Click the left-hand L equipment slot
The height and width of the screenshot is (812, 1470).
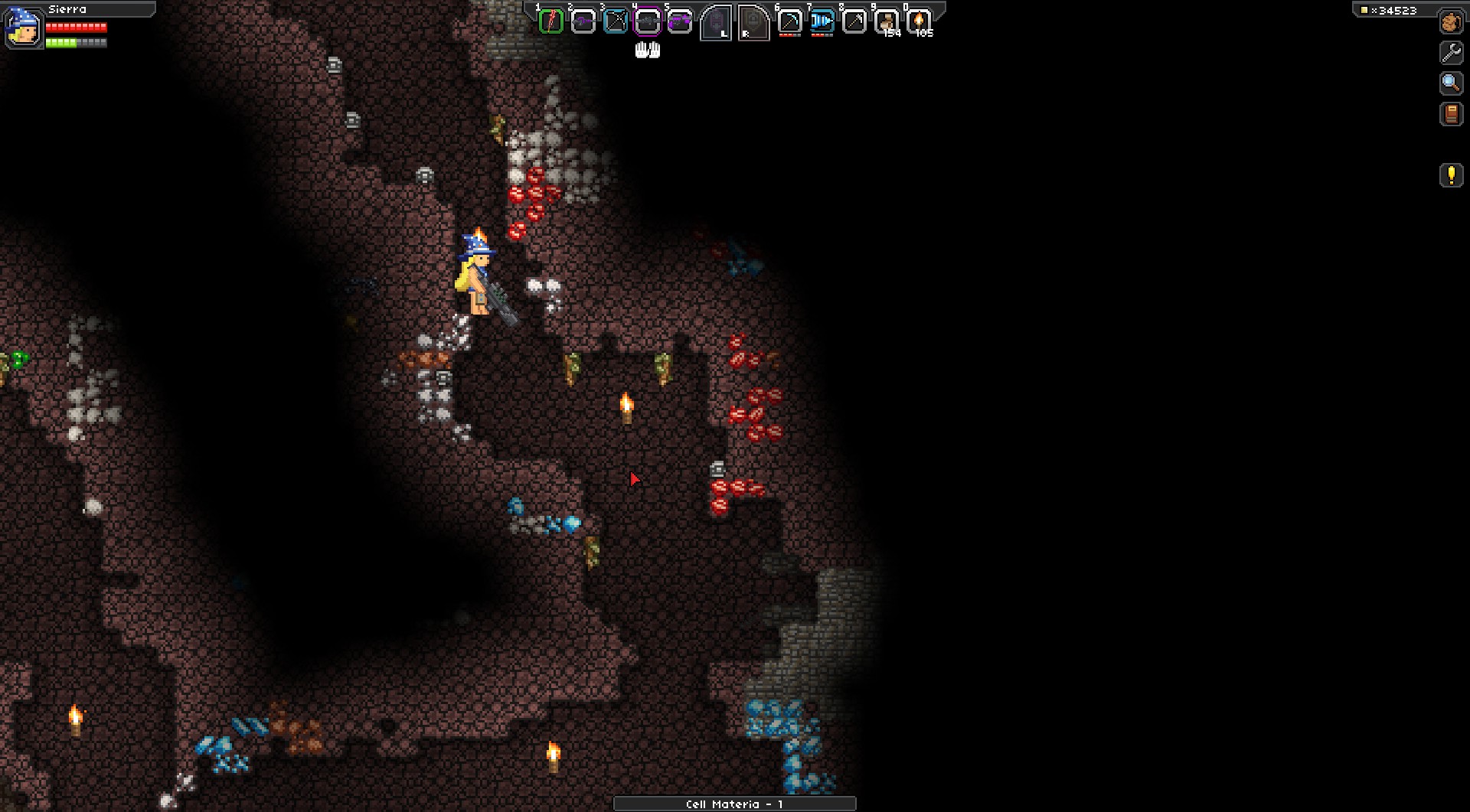[x=716, y=22]
